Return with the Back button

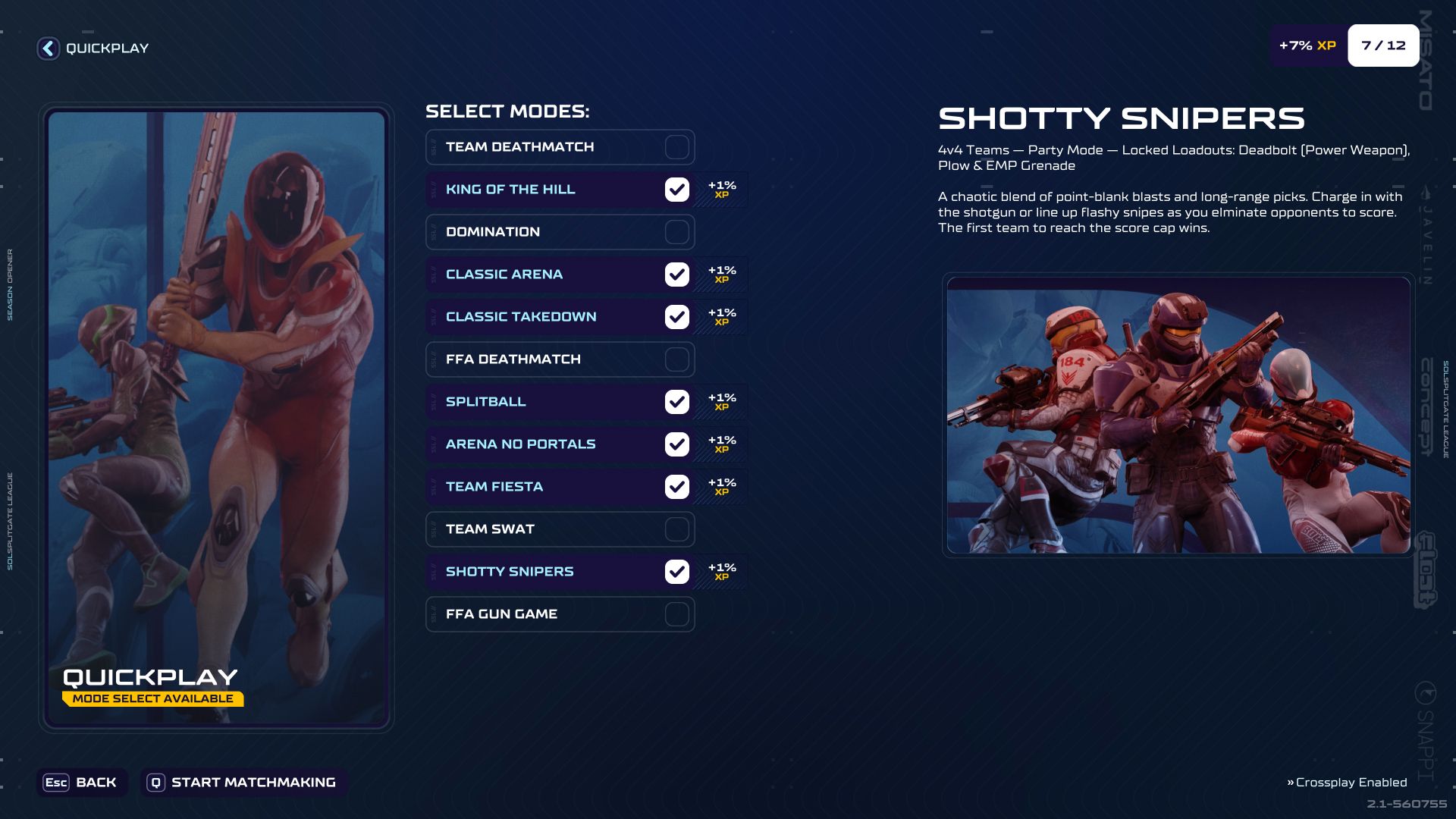click(81, 783)
